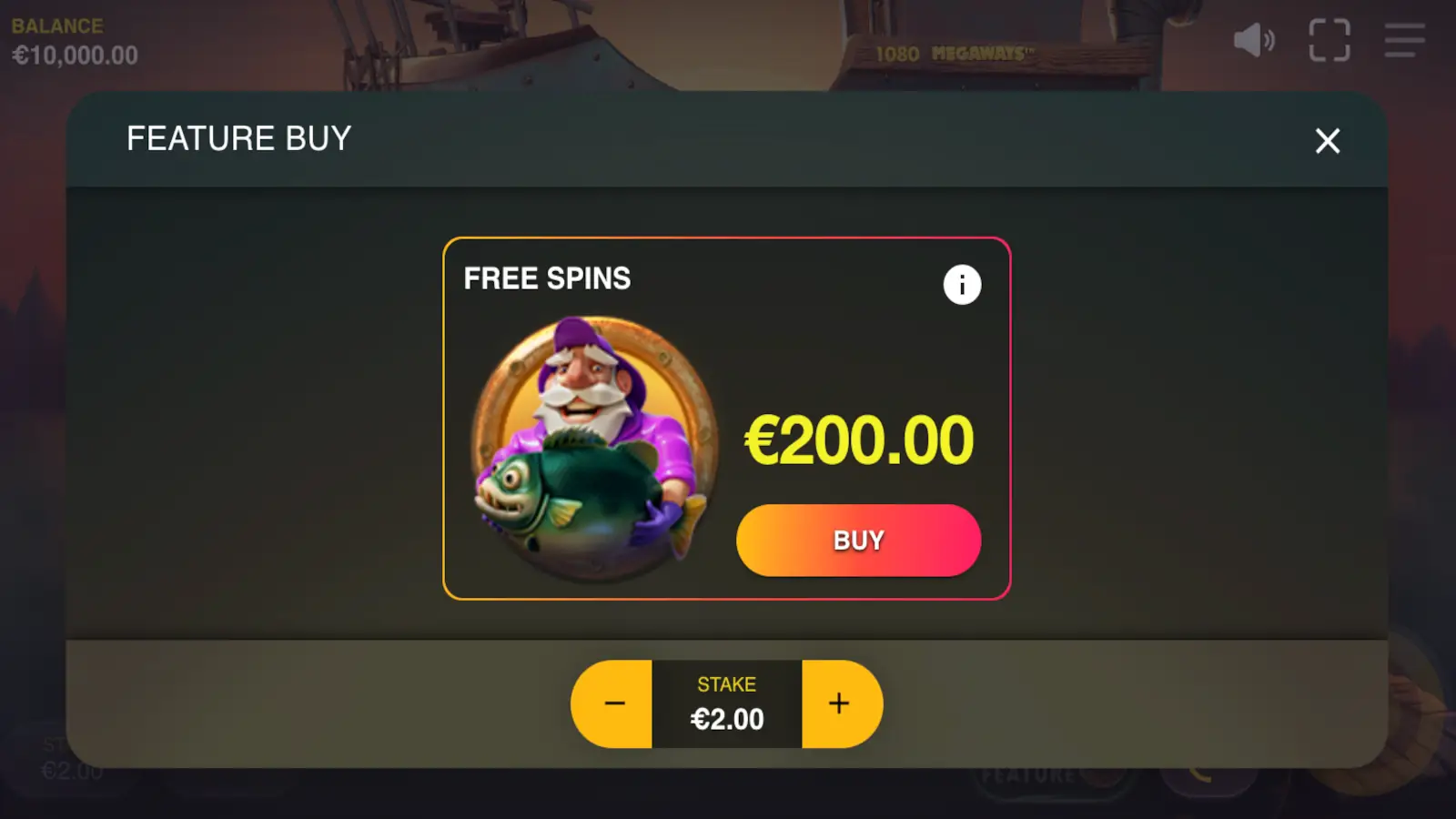The height and width of the screenshot is (819, 1456).
Task: Click the BALANCE €10,000.00 display
Action: (73, 41)
